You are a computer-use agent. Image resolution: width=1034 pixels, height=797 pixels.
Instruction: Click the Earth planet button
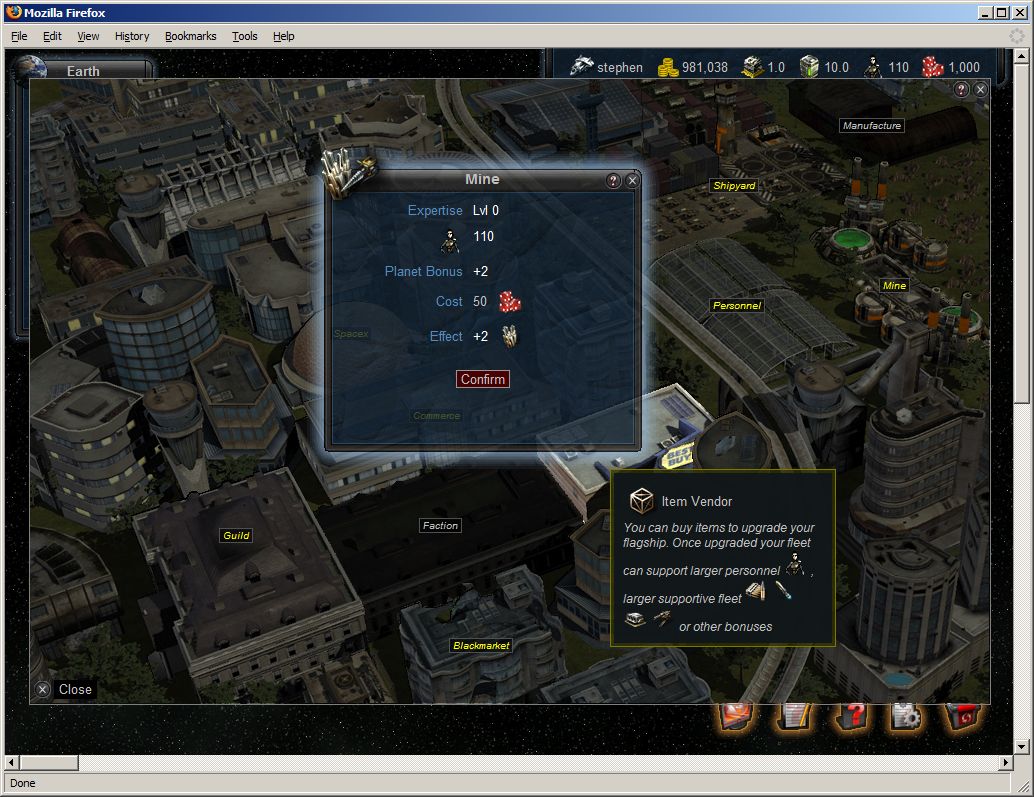tap(82, 71)
